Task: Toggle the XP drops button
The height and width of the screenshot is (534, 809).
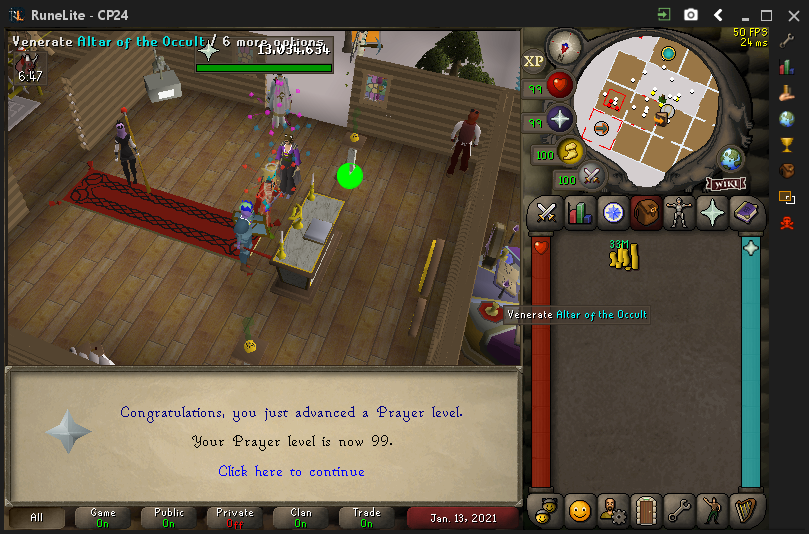Action: [x=533, y=61]
